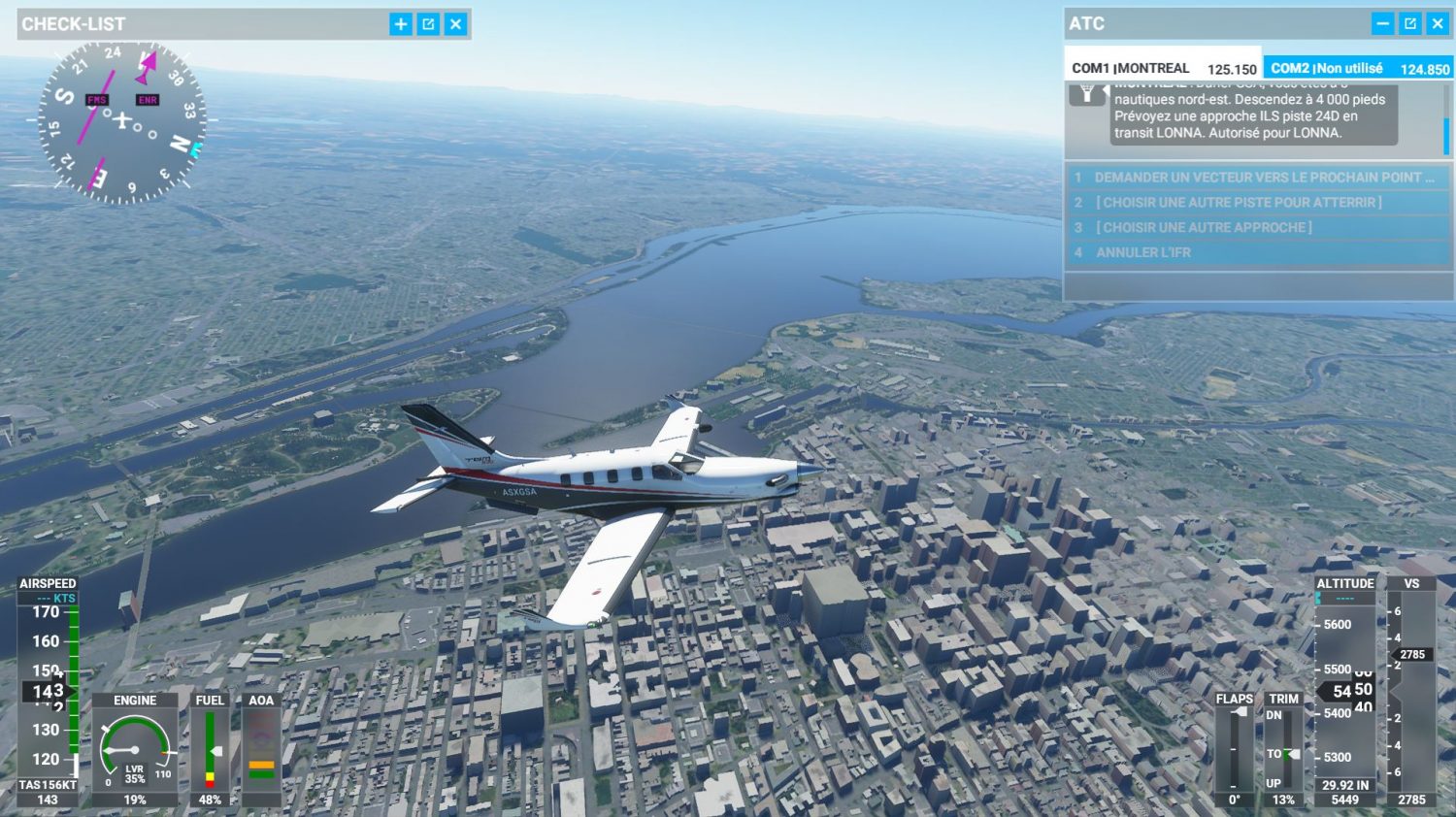The width and height of the screenshot is (1456, 817).
Task: Select the COM1 Montreal radio tab
Action: [1163, 68]
